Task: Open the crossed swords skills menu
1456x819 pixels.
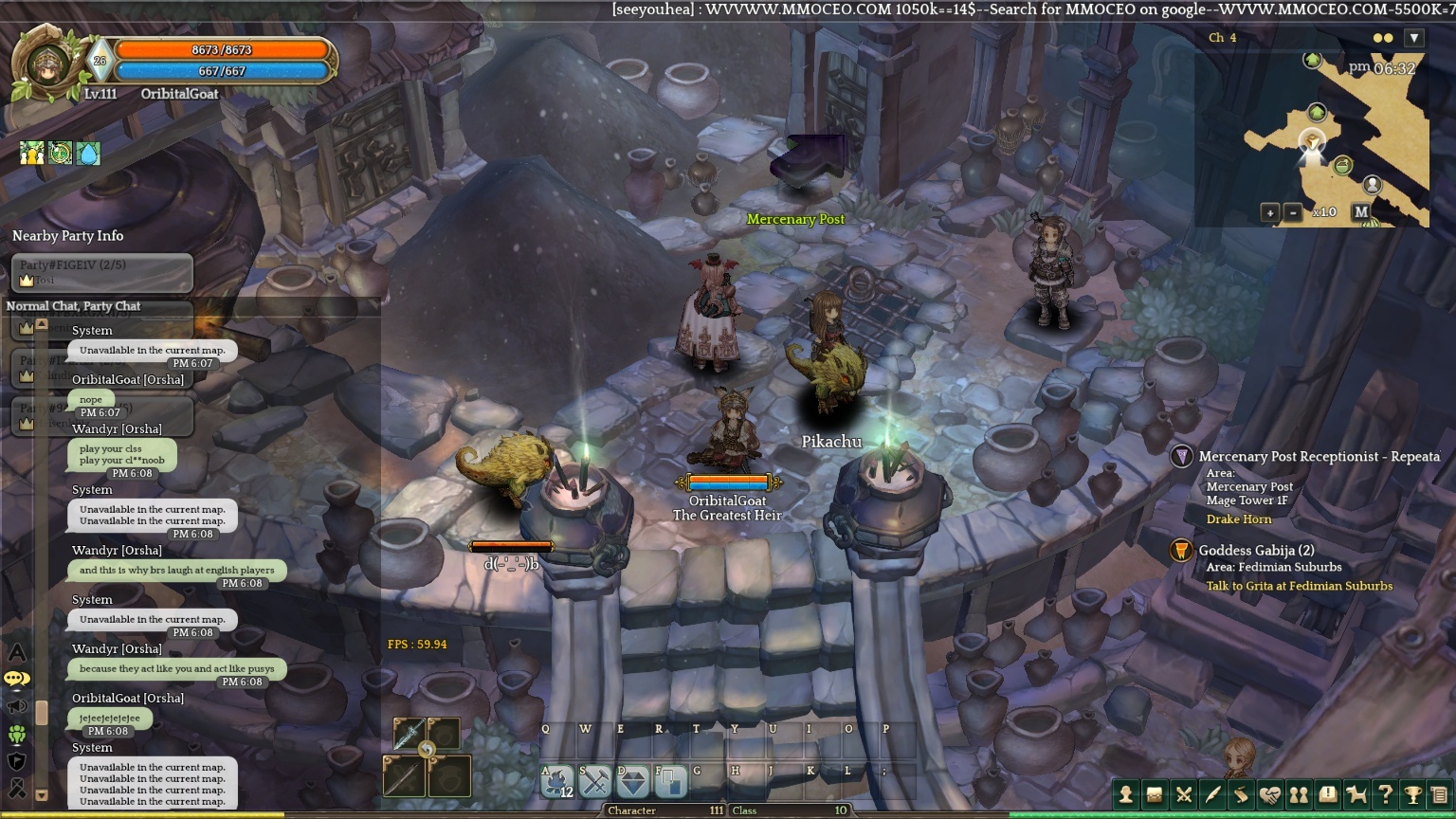Action: [1184, 795]
